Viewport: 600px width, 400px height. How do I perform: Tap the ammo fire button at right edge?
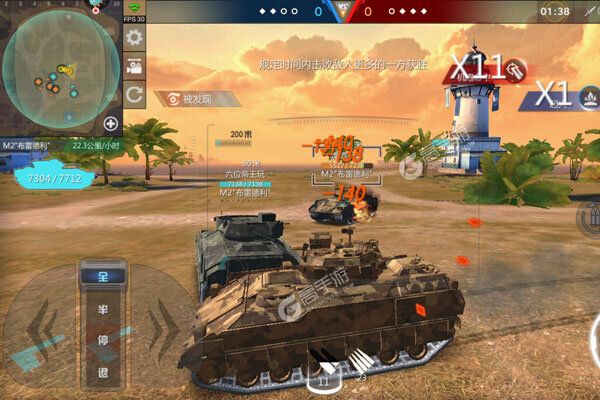point(589,219)
